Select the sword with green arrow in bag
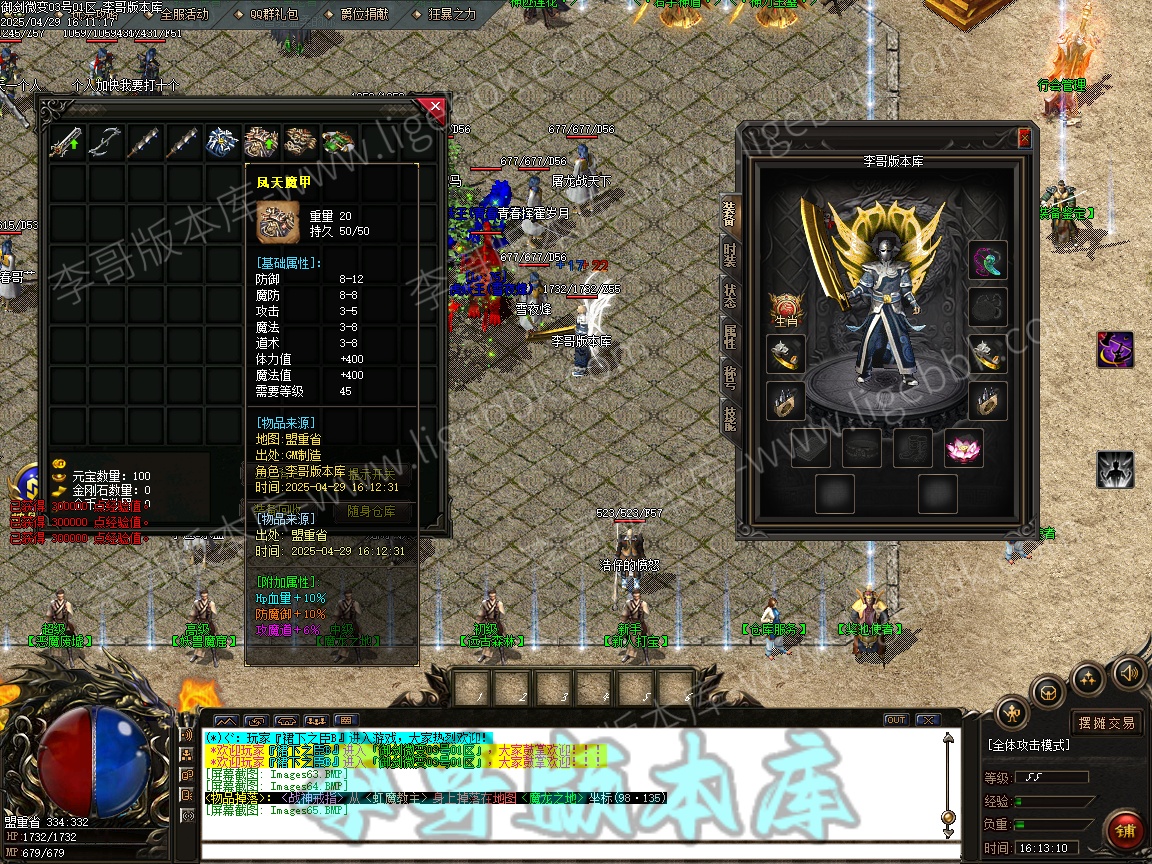Screen dimensions: 1152x864 69,143
